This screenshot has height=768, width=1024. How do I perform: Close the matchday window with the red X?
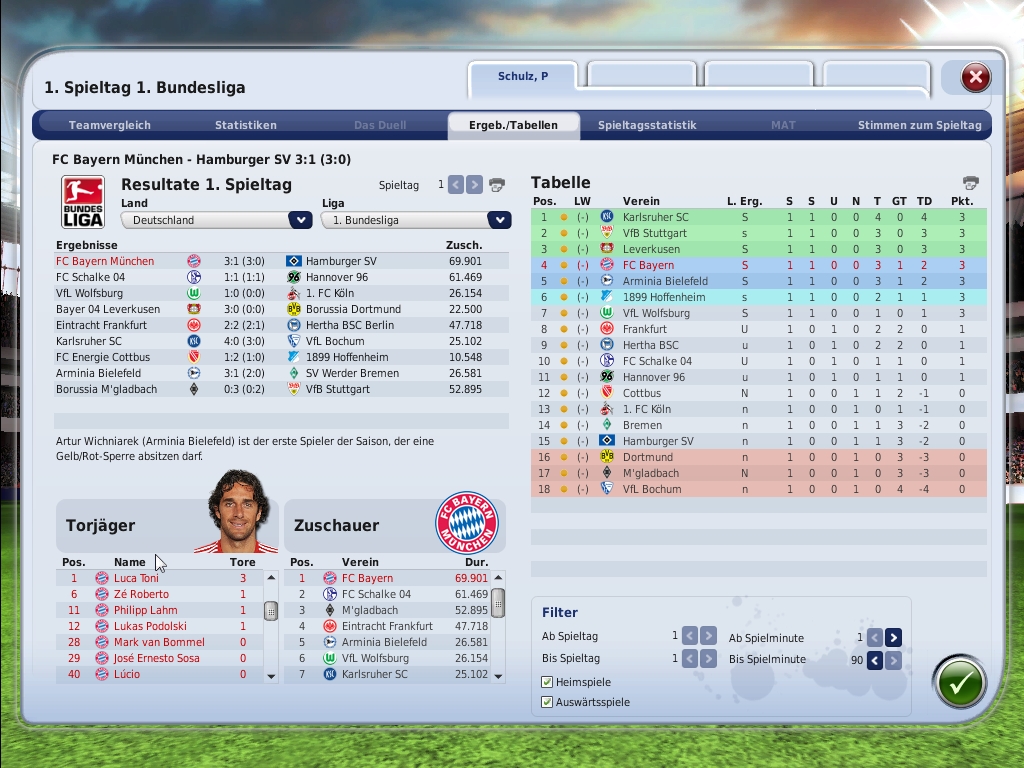[975, 77]
